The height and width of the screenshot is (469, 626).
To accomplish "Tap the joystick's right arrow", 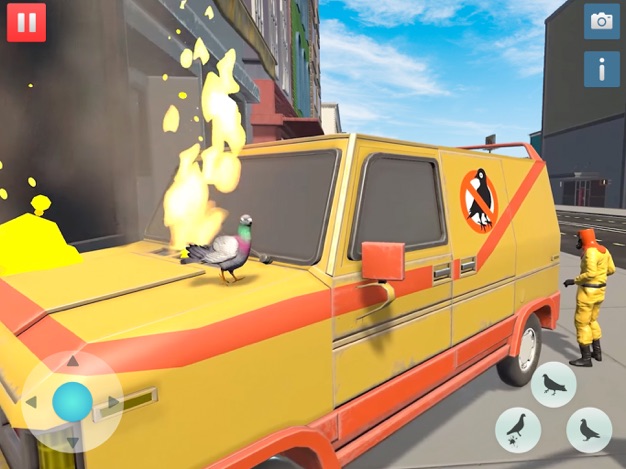I will (113, 402).
